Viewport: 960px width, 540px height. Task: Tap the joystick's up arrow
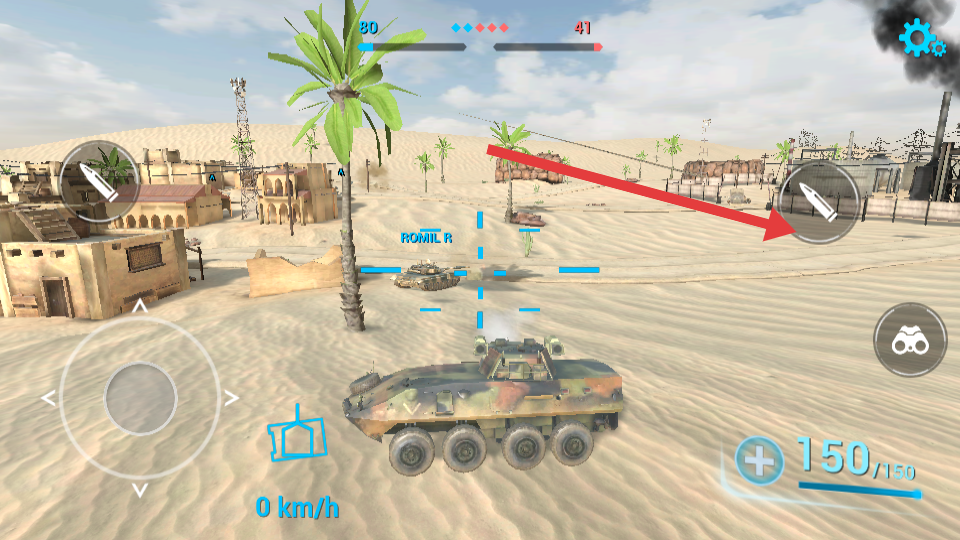click(x=140, y=306)
